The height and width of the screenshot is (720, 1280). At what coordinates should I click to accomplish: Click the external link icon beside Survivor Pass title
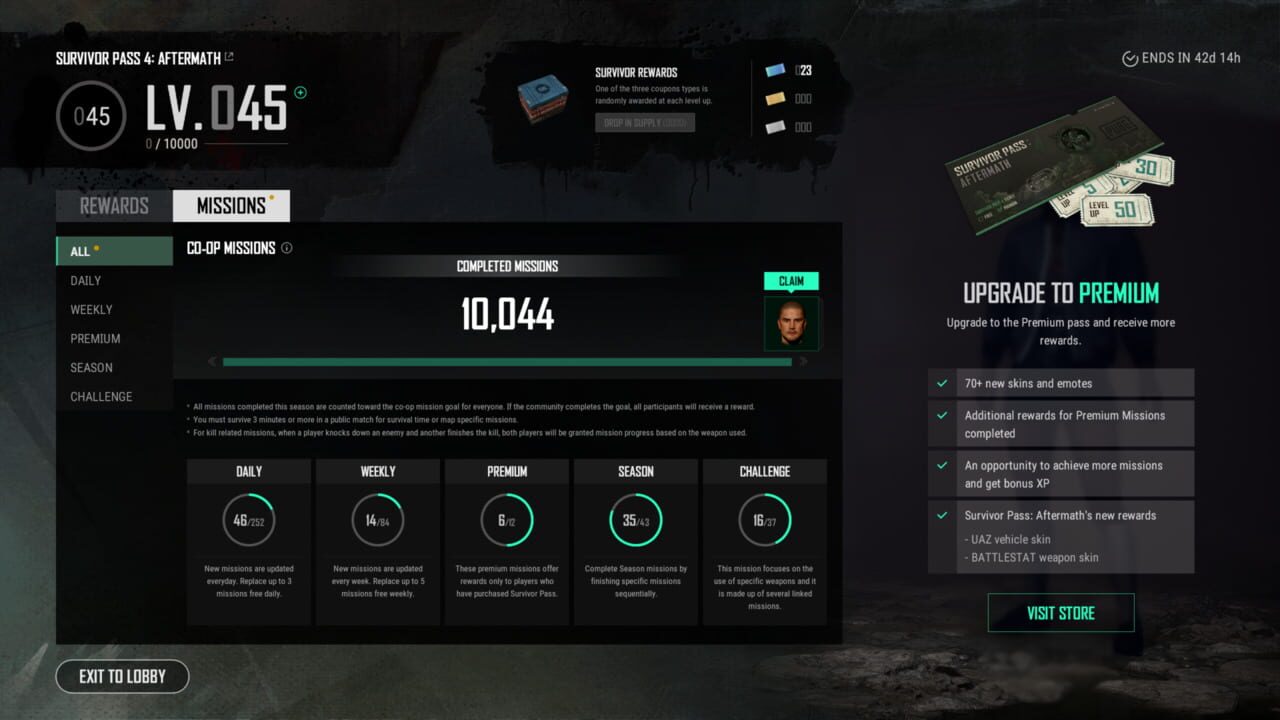click(x=230, y=57)
